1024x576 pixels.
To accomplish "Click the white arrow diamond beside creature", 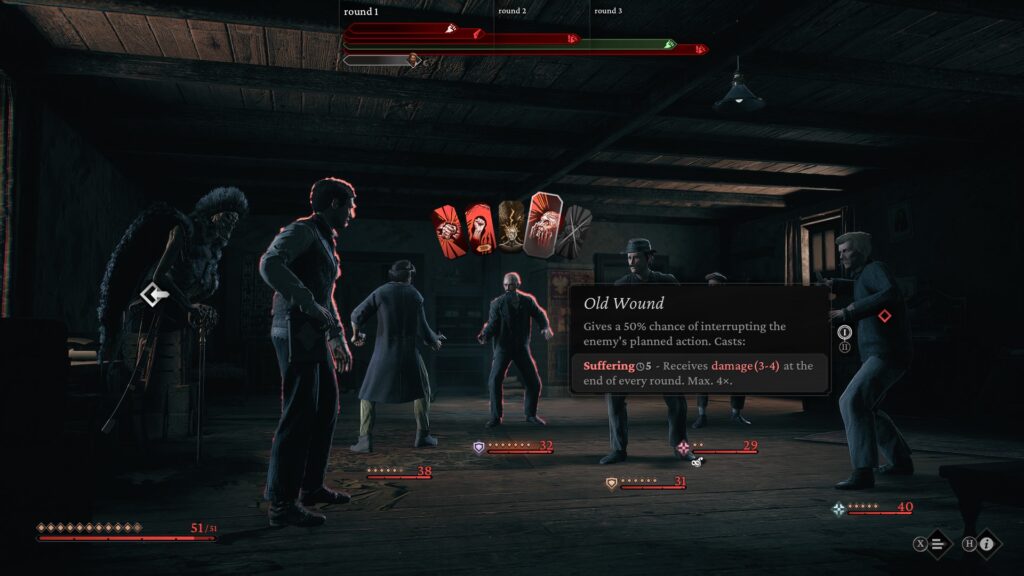I will point(153,294).
